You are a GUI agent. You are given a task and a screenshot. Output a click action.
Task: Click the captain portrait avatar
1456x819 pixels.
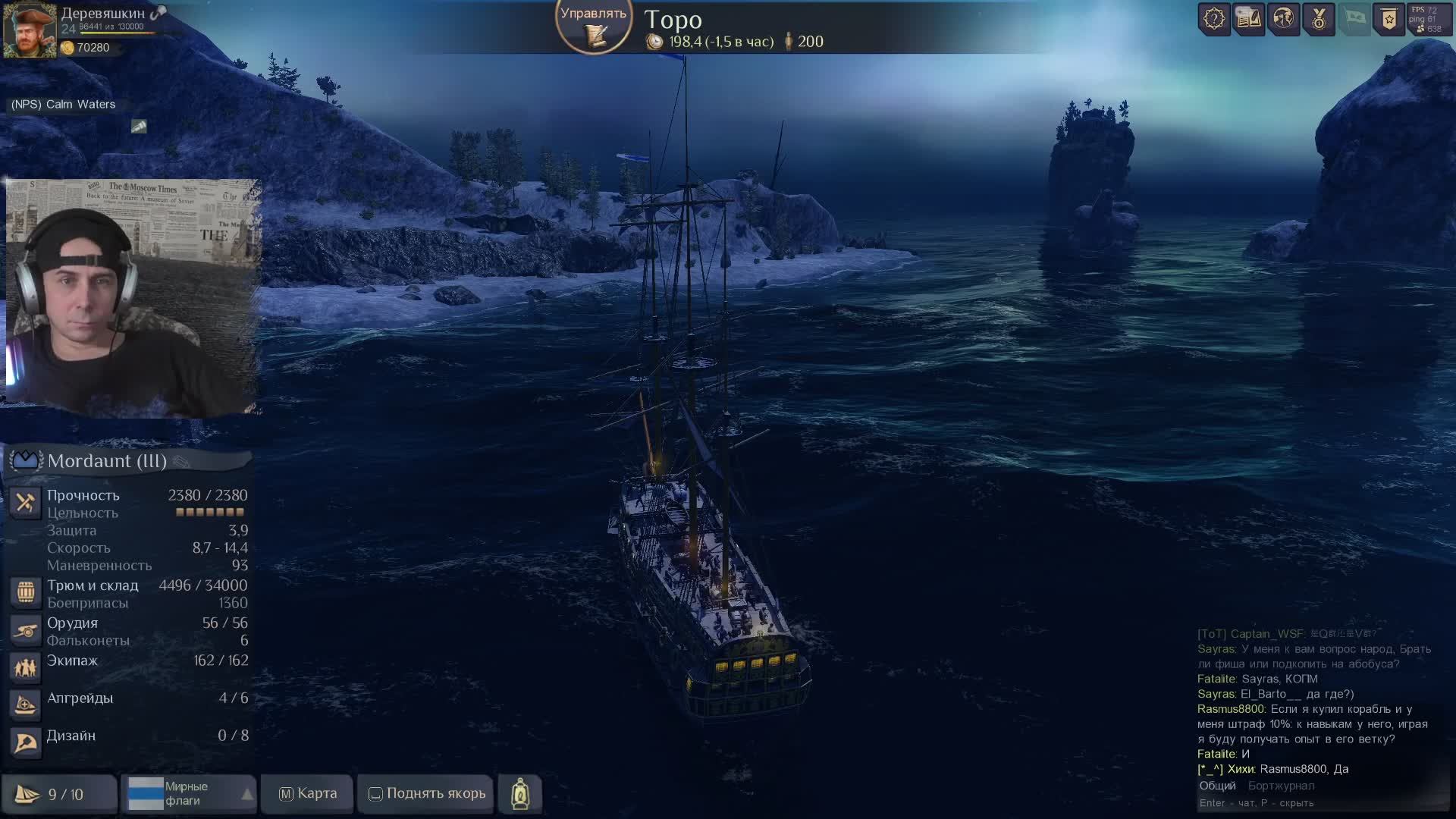pyautogui.click(x=30, y=31)
